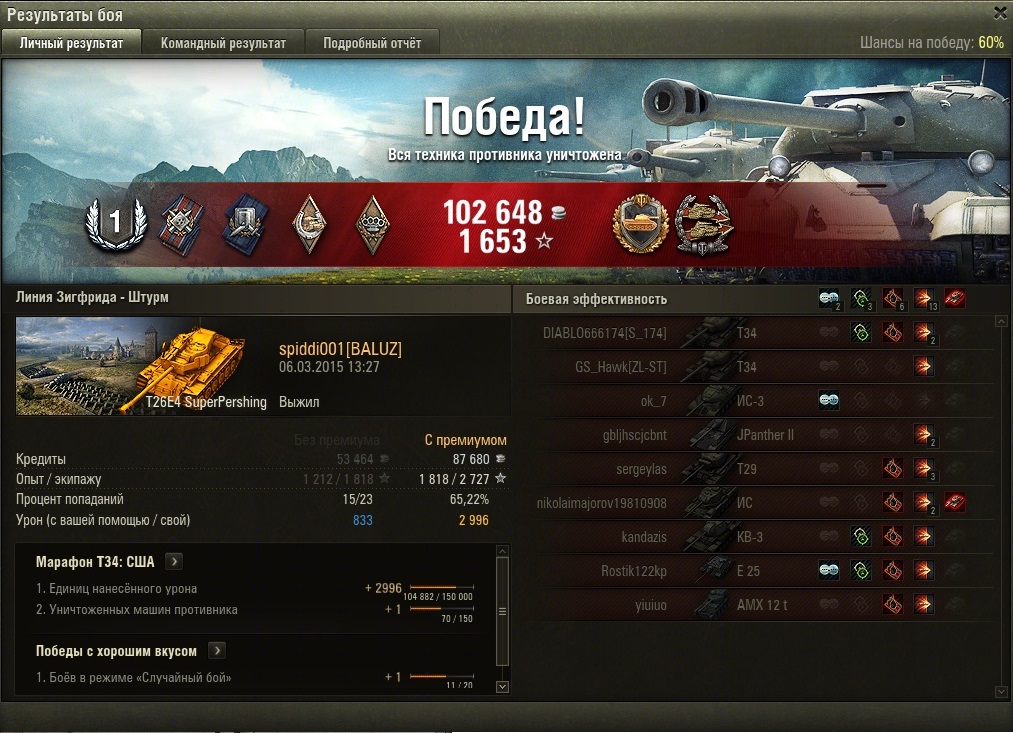Switch to the Командный результат tab
The image size is (1013, 733).
pos(223,43)
